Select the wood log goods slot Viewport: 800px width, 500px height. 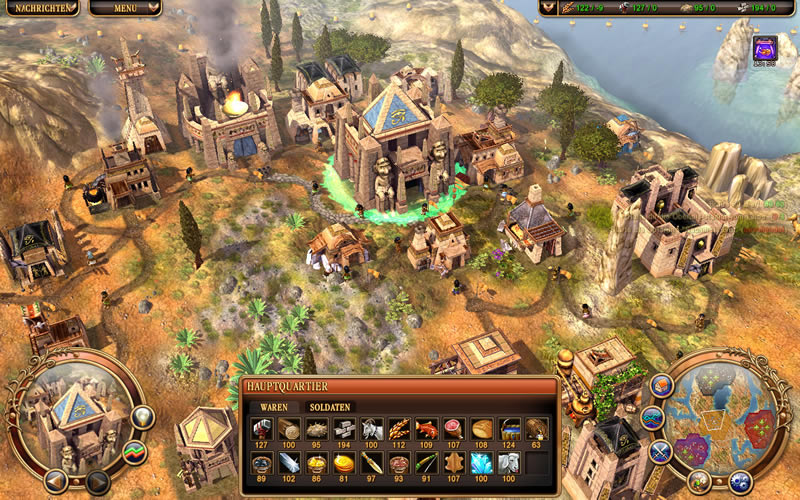pos(289,429)
